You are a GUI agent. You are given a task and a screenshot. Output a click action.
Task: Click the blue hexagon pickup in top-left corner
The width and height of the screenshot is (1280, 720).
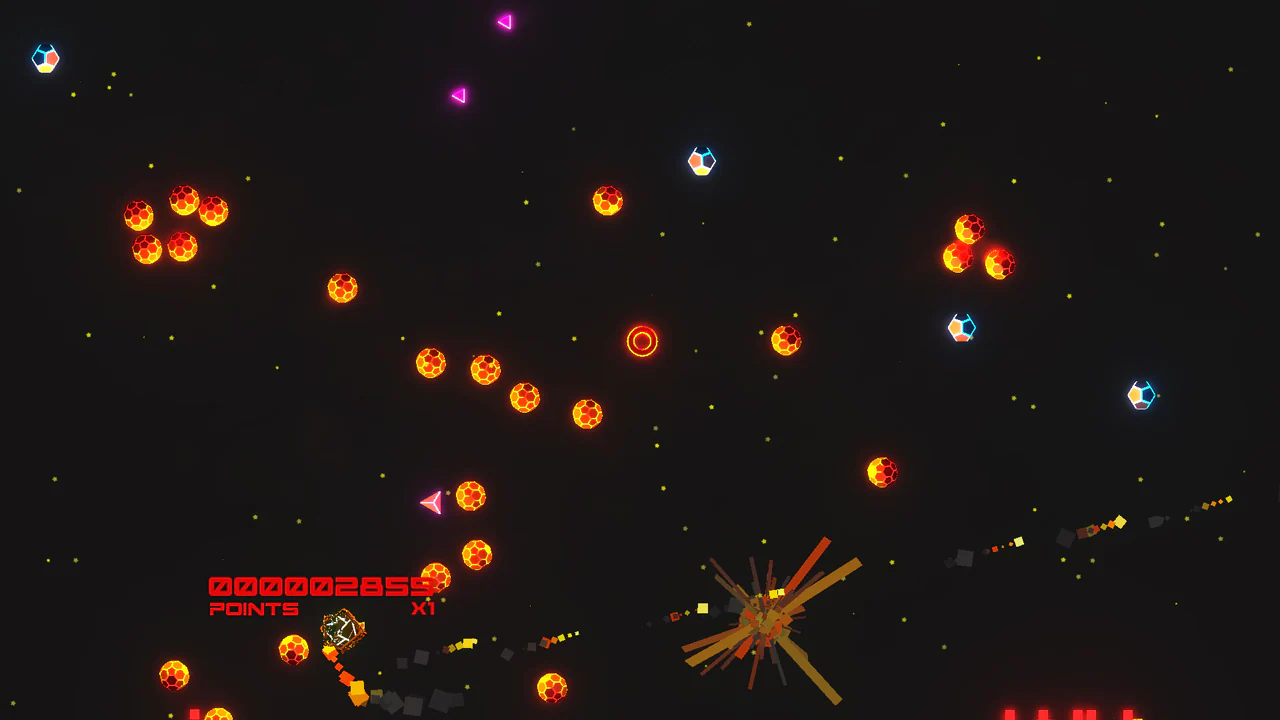[x=46, y=59]
